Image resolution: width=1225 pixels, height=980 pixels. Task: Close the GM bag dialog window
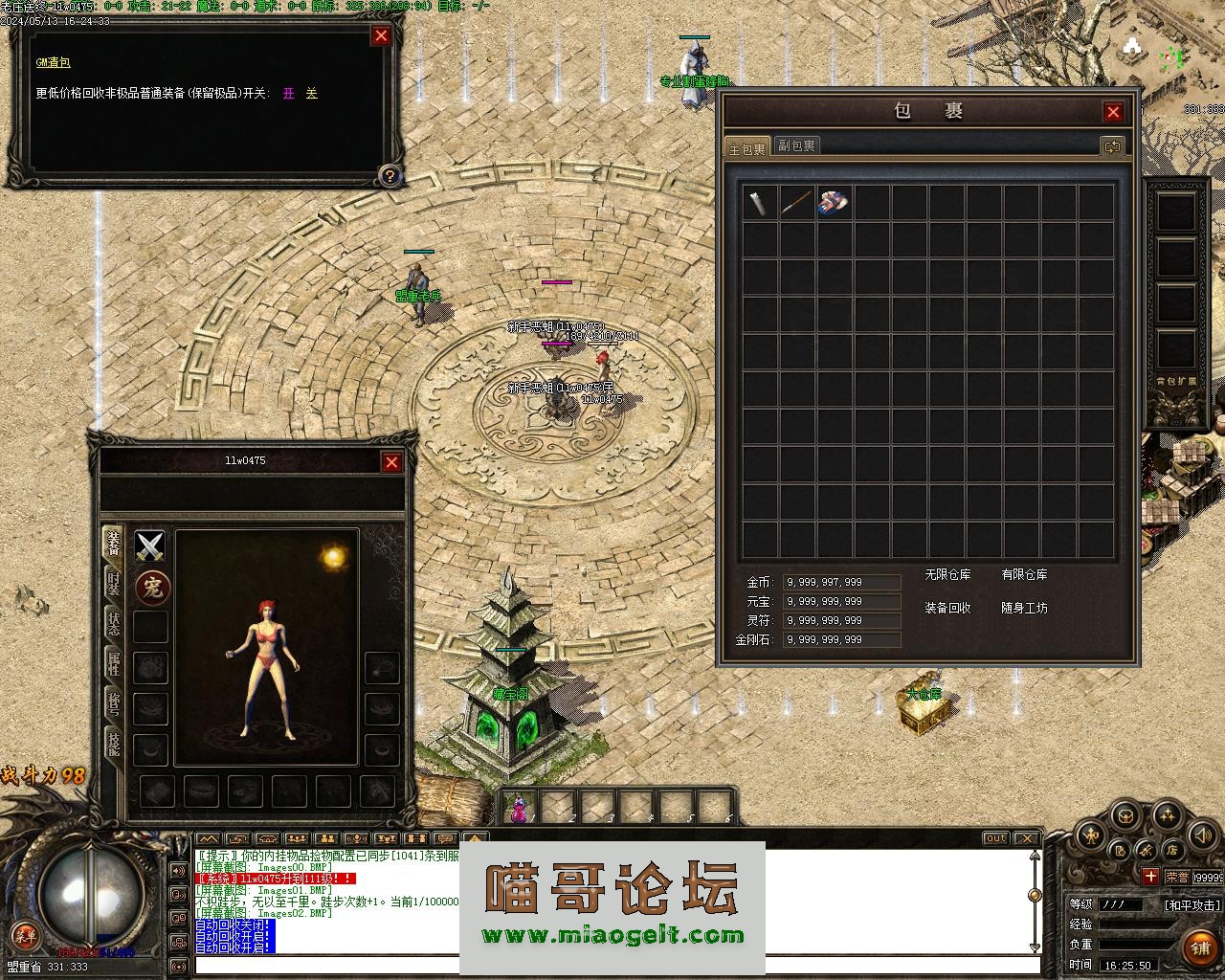381,36
